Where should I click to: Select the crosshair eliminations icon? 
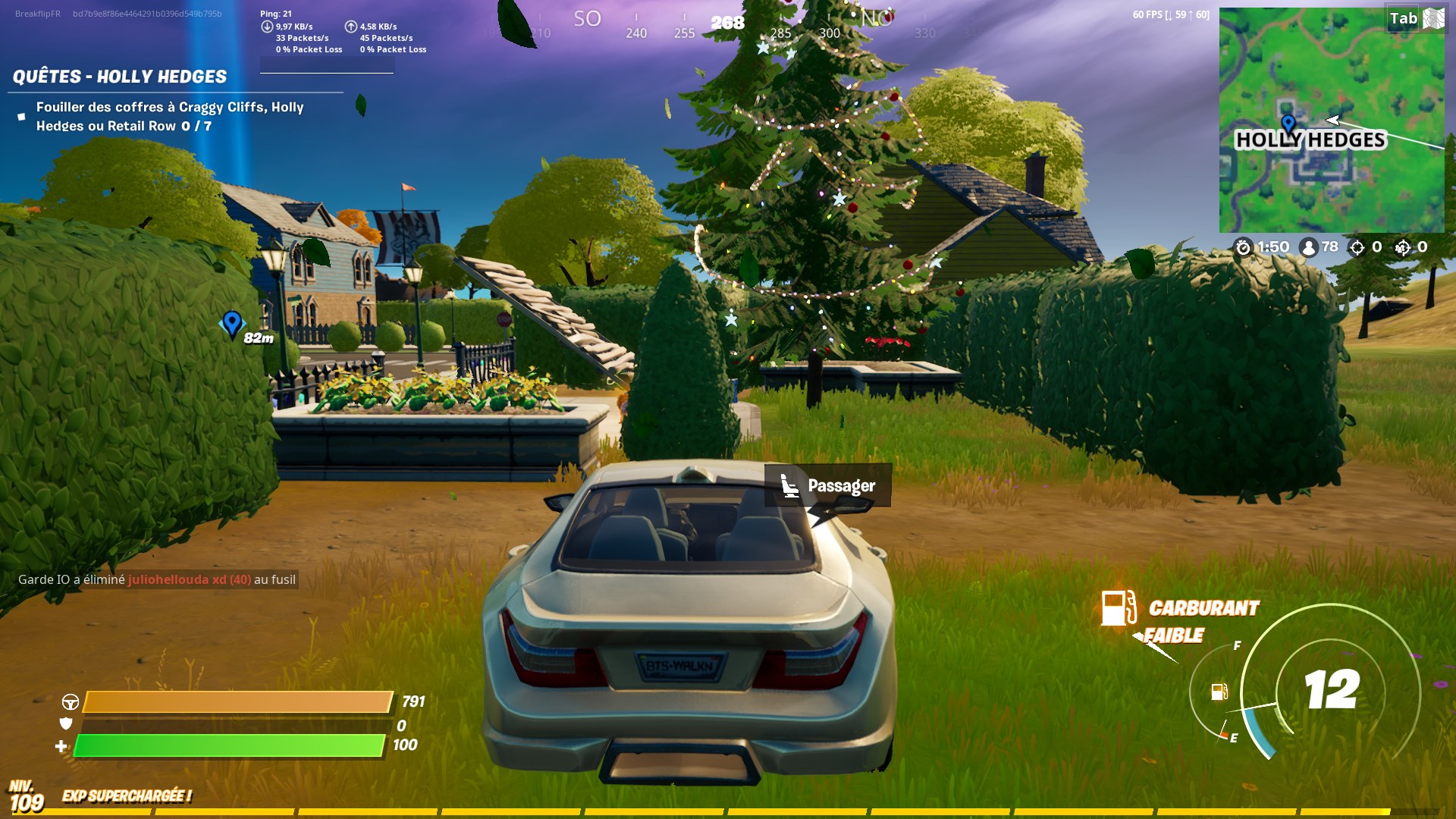(x=1357, y=247)
